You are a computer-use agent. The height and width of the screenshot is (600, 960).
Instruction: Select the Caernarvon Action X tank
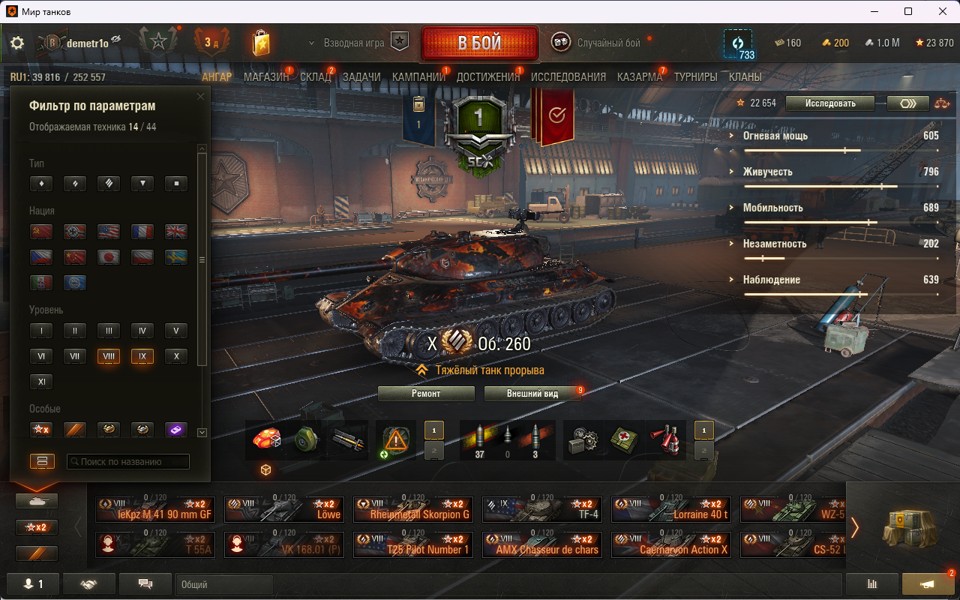[673, 545]
